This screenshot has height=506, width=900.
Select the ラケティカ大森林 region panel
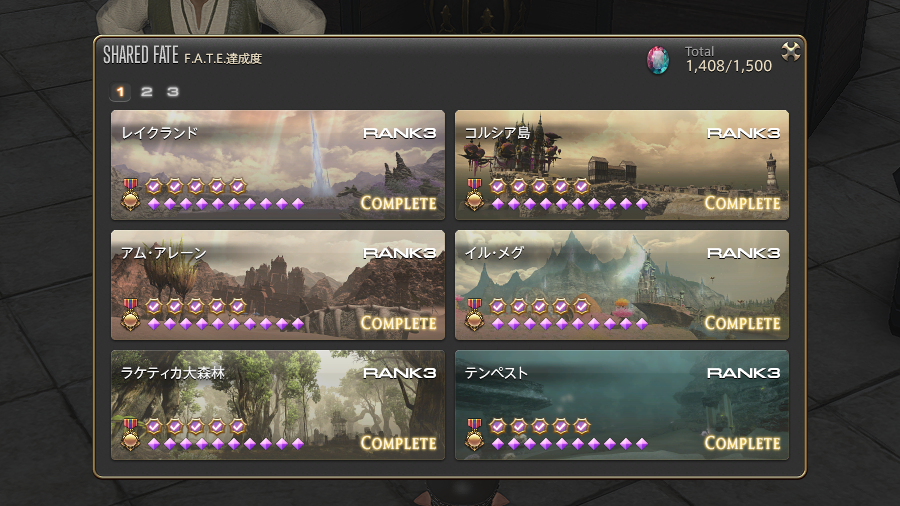tap(277, 404)
